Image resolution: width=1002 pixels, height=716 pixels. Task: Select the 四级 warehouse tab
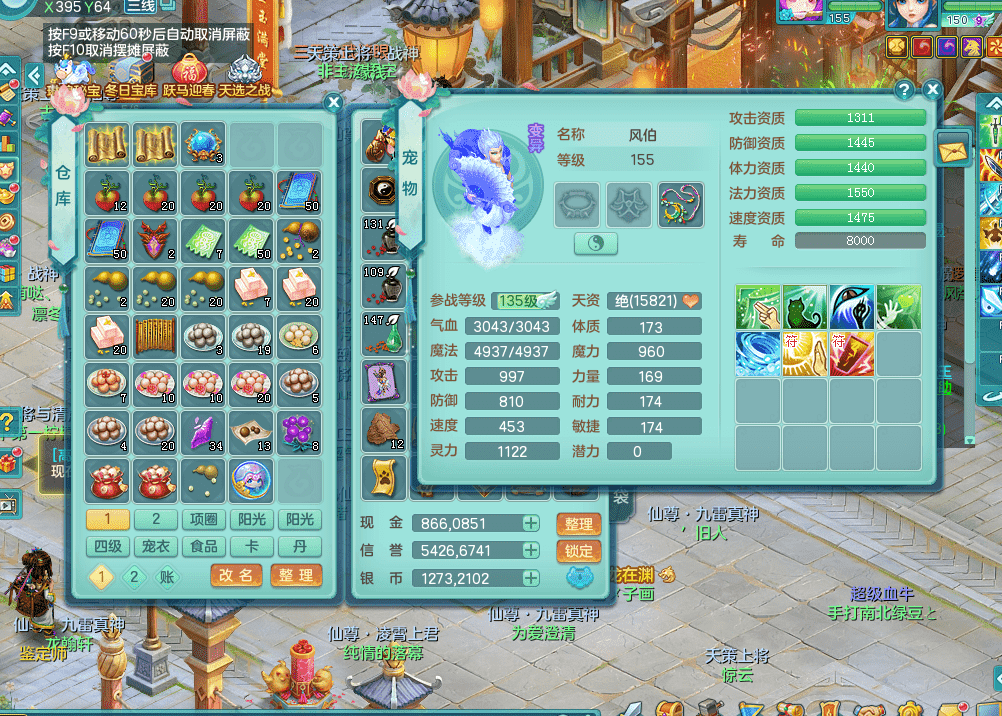[x=108, y=546]
